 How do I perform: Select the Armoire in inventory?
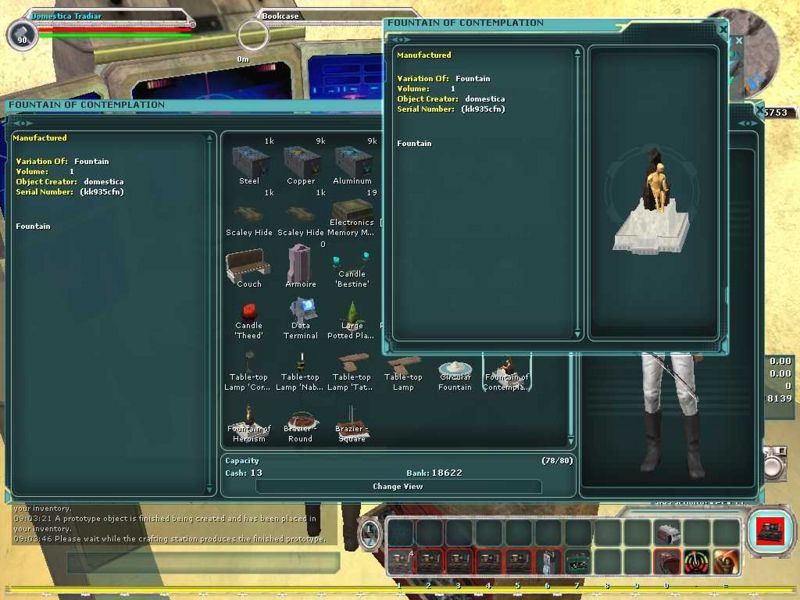(x=300, y=264)
